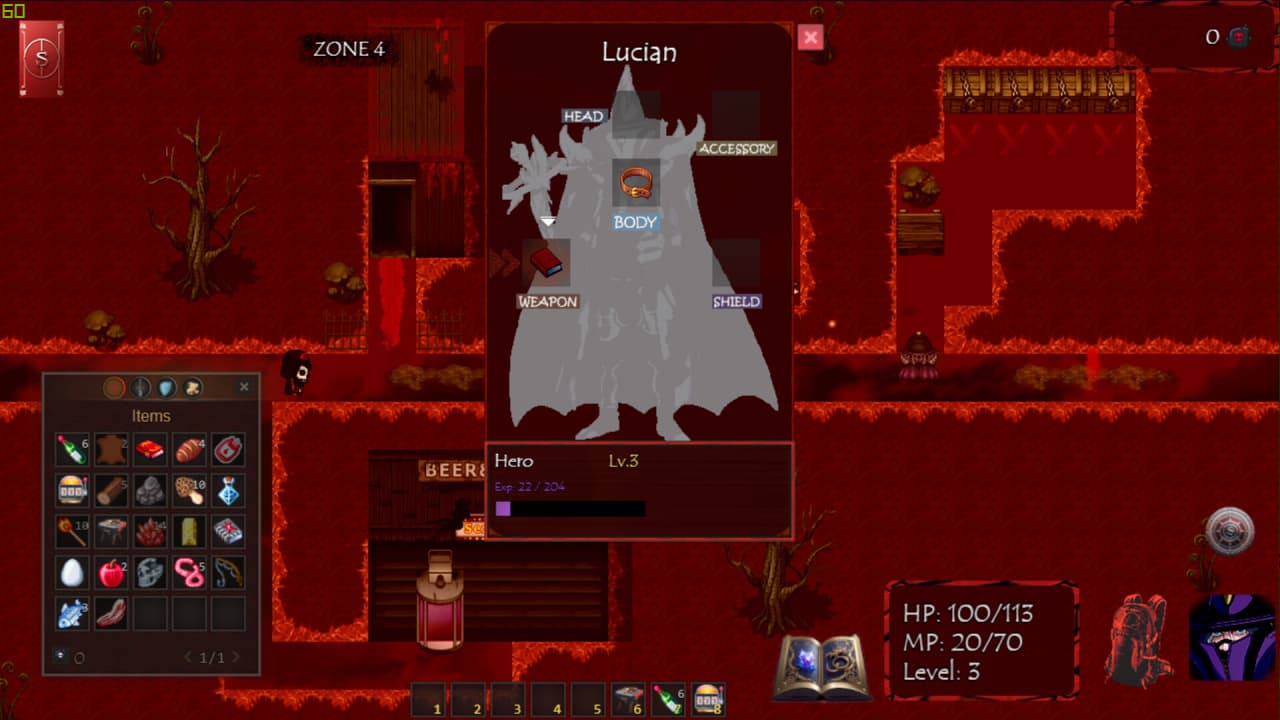Screen dimensions: 1280x720
Task: Click the Lucian character portrait
Action: (x=1231, y=638)
